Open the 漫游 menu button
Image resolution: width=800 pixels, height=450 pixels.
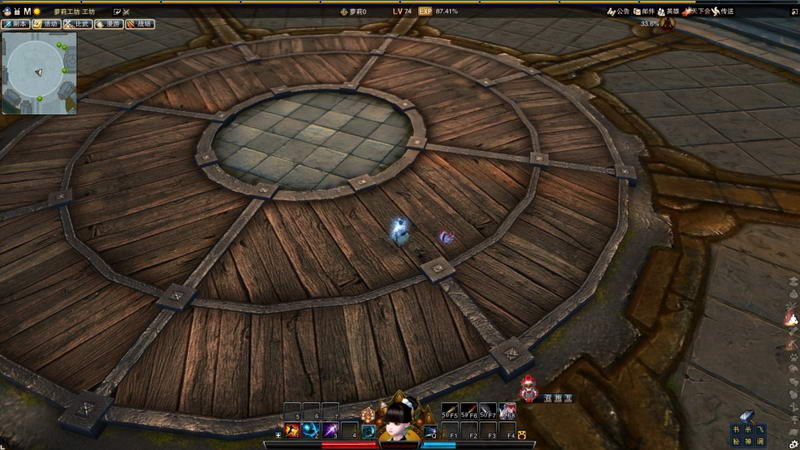pyautogui.click(x=110, y=23)
